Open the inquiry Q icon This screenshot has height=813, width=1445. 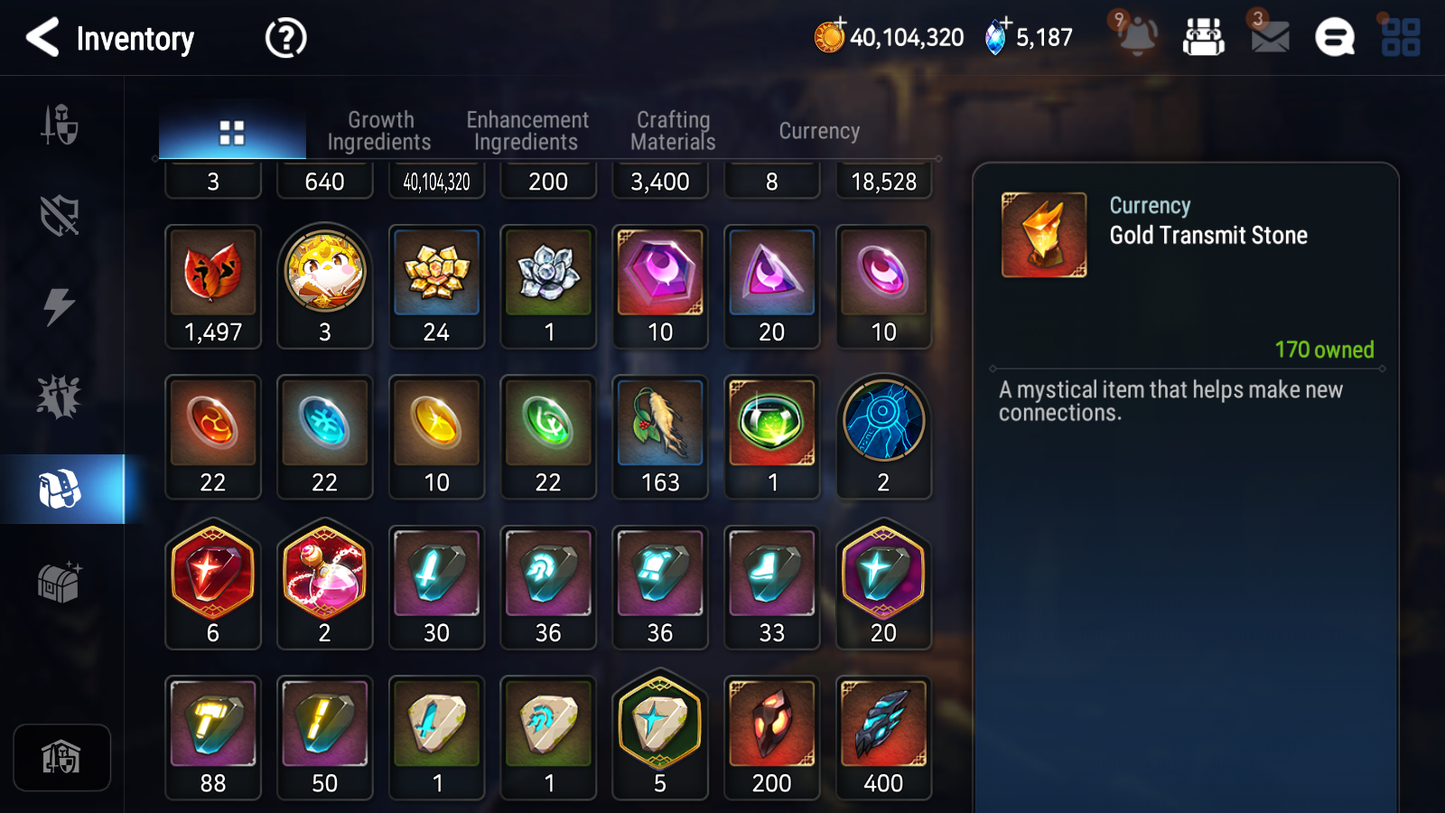pos(1334,37)
